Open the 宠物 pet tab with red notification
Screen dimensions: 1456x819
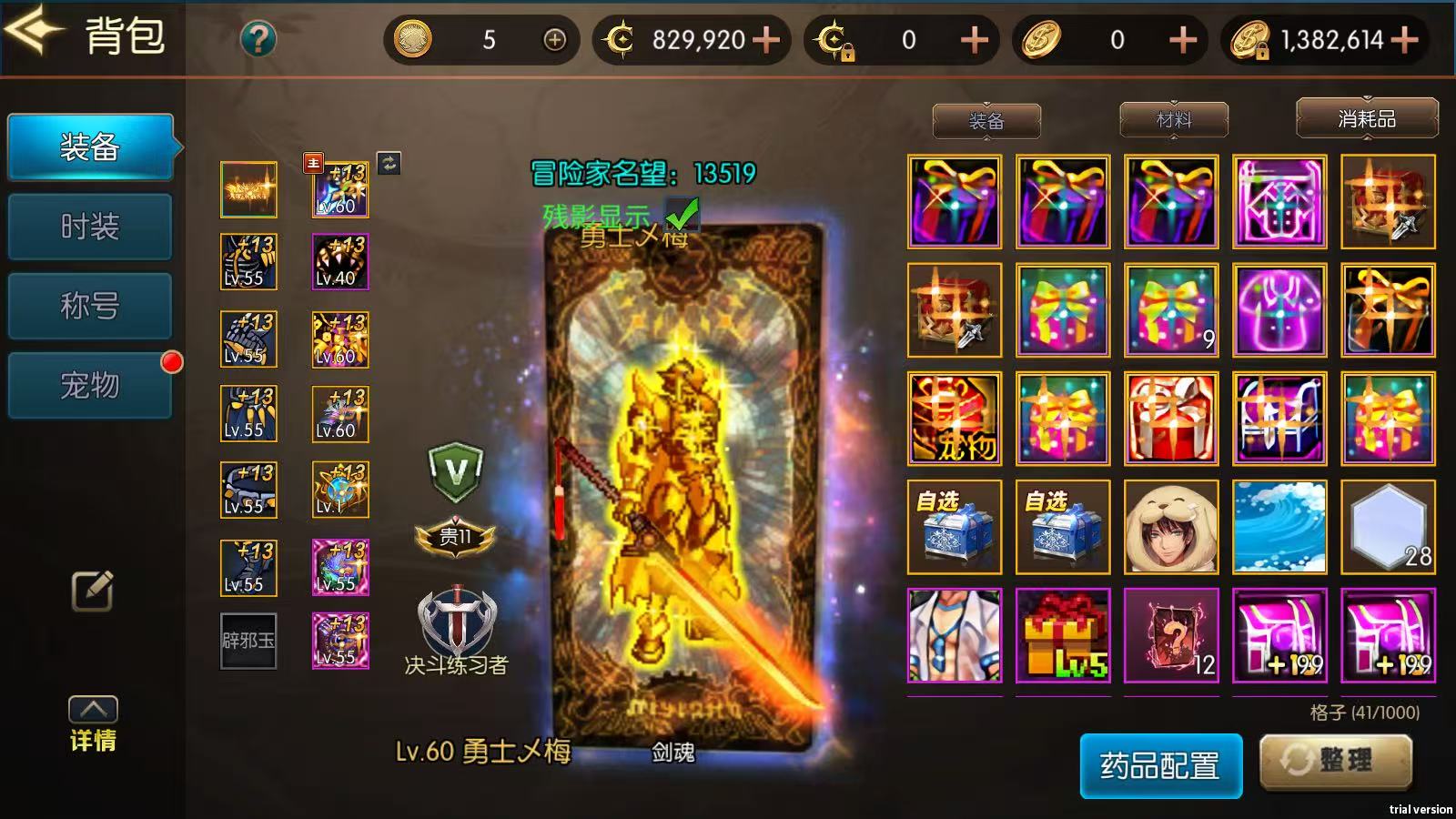tap(88, 386)
